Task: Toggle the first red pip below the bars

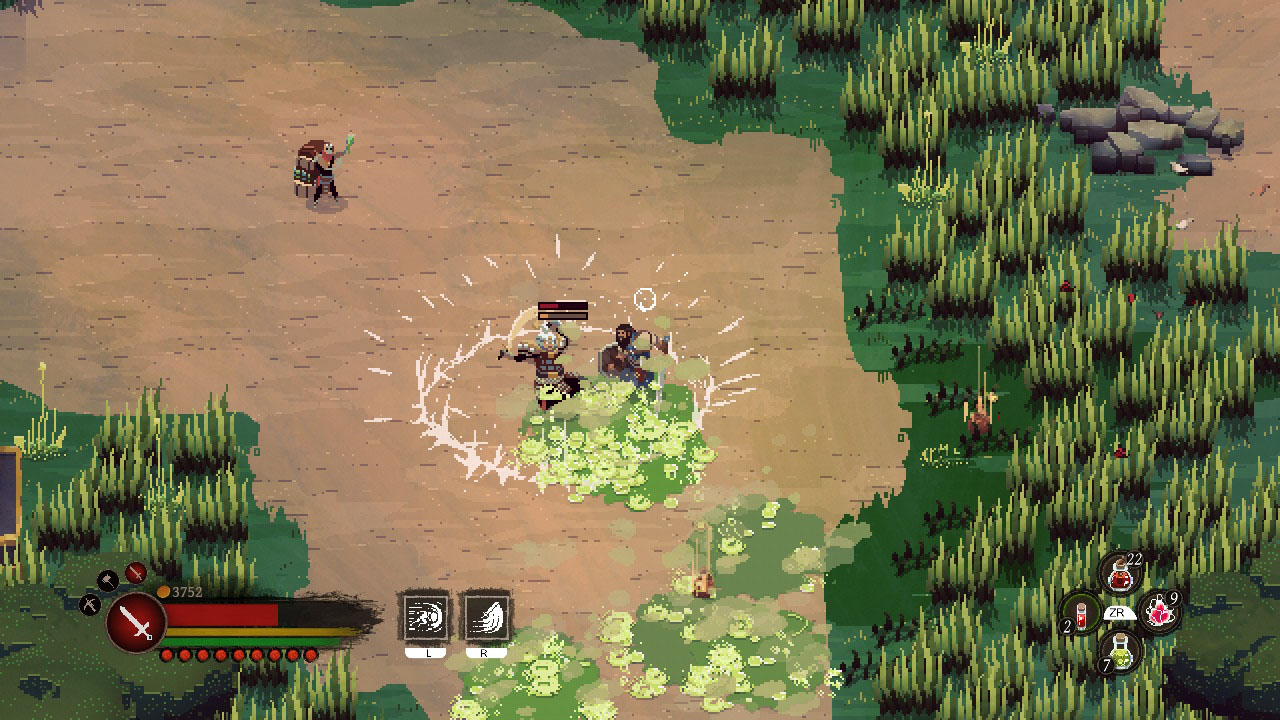Action: (168, 655)
